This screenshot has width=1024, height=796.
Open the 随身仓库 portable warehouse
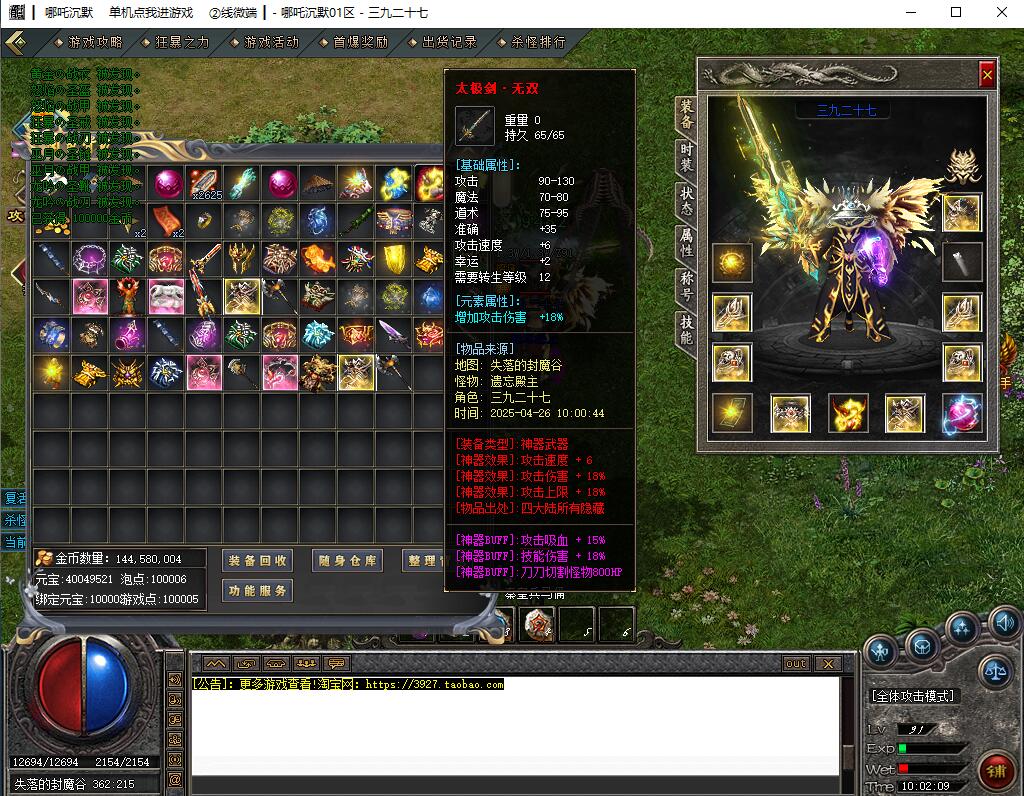[x=347, y=561]
